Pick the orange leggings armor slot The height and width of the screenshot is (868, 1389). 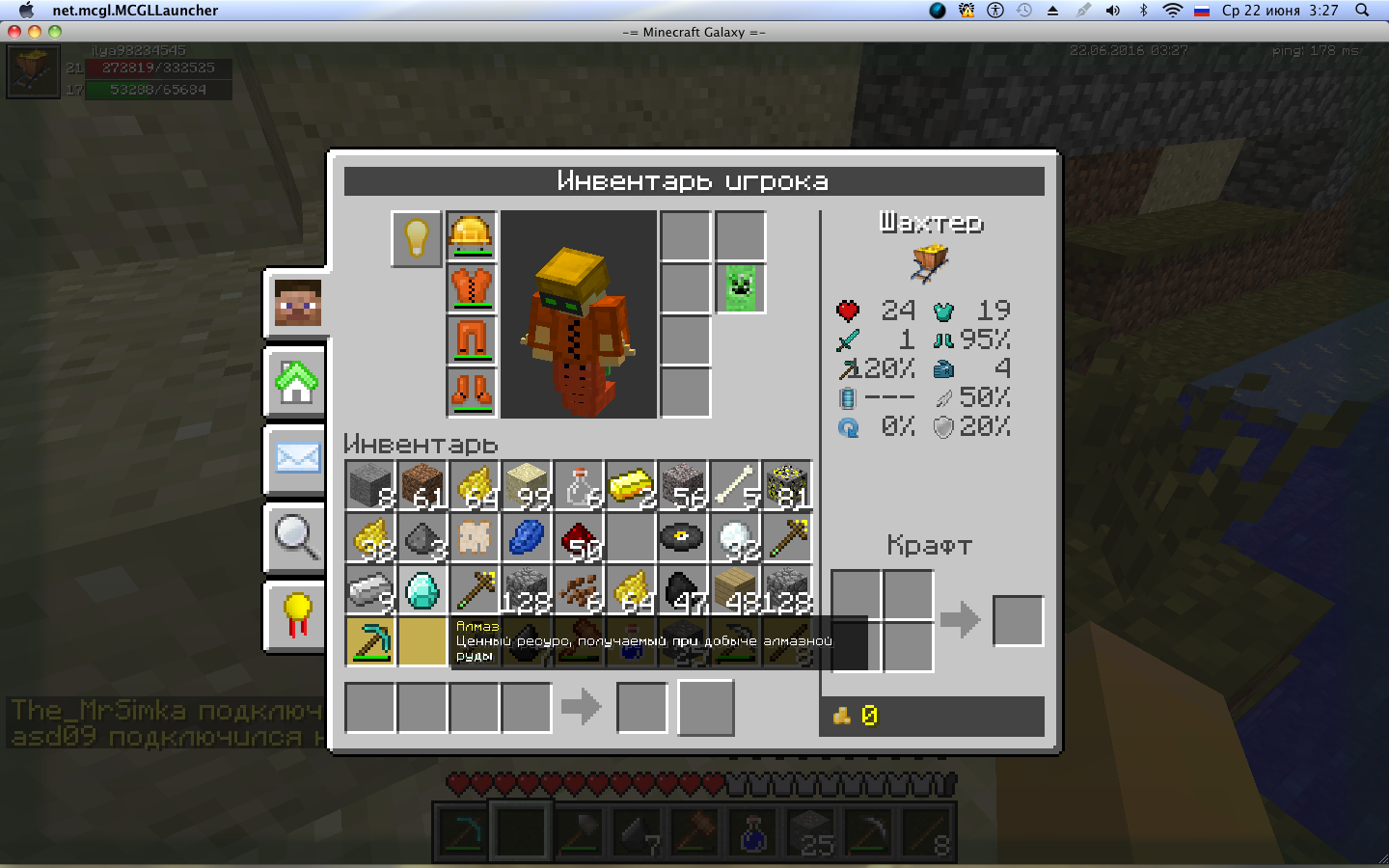tap(472, 340)
